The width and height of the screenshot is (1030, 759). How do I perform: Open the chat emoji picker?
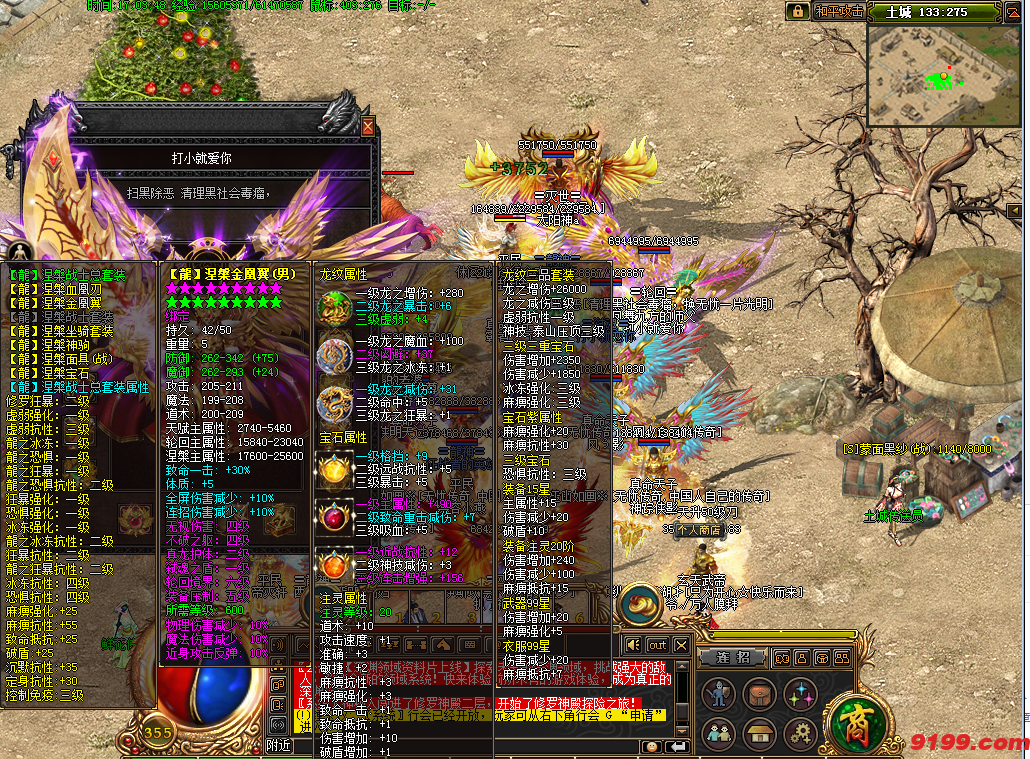[652, 746]
